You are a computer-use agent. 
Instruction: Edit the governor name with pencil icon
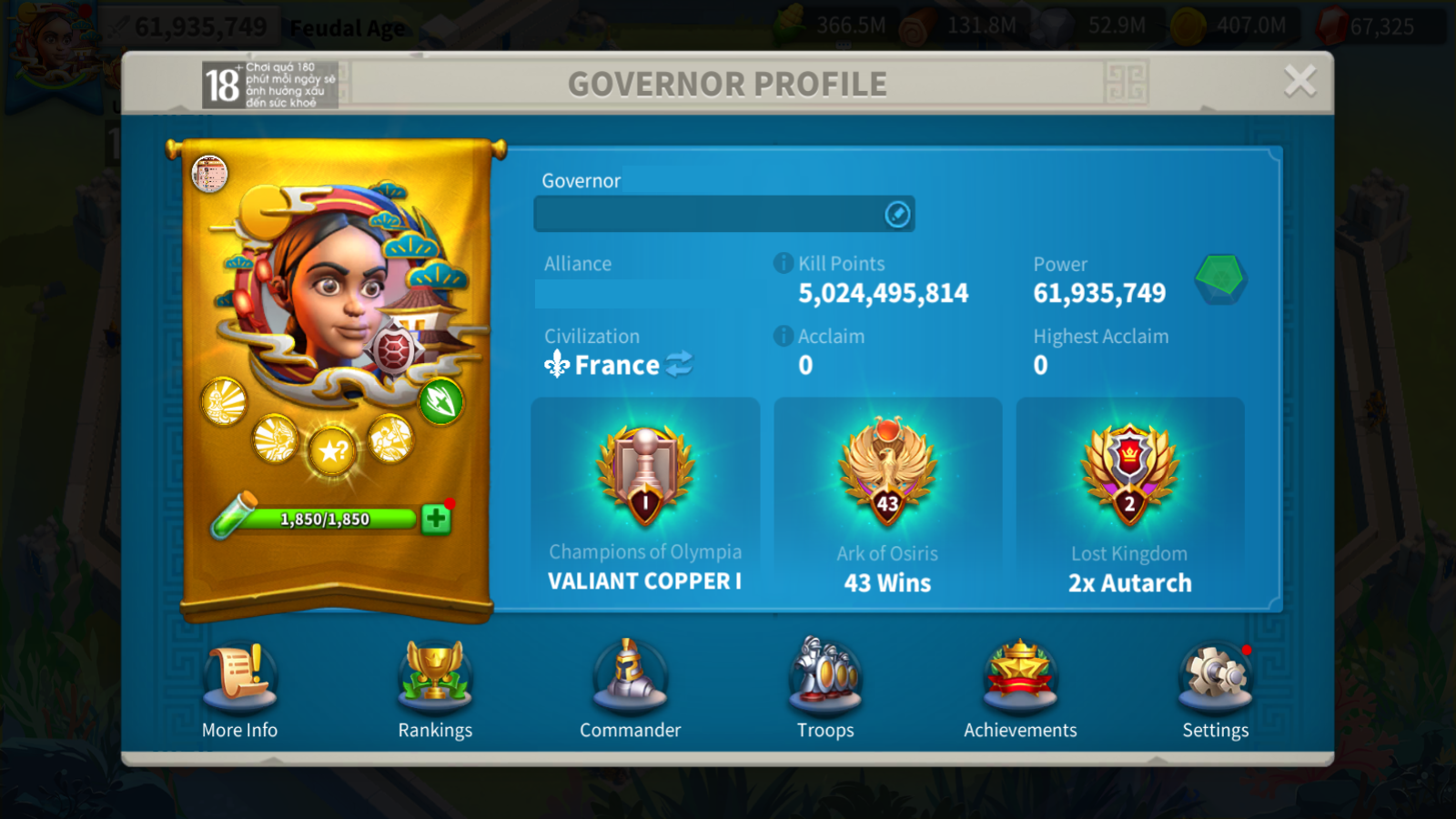point(897,214)
